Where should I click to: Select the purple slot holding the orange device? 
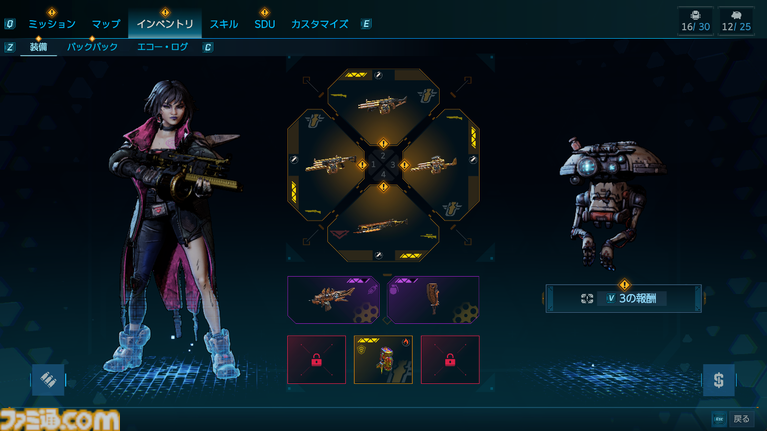pos(433,299)
